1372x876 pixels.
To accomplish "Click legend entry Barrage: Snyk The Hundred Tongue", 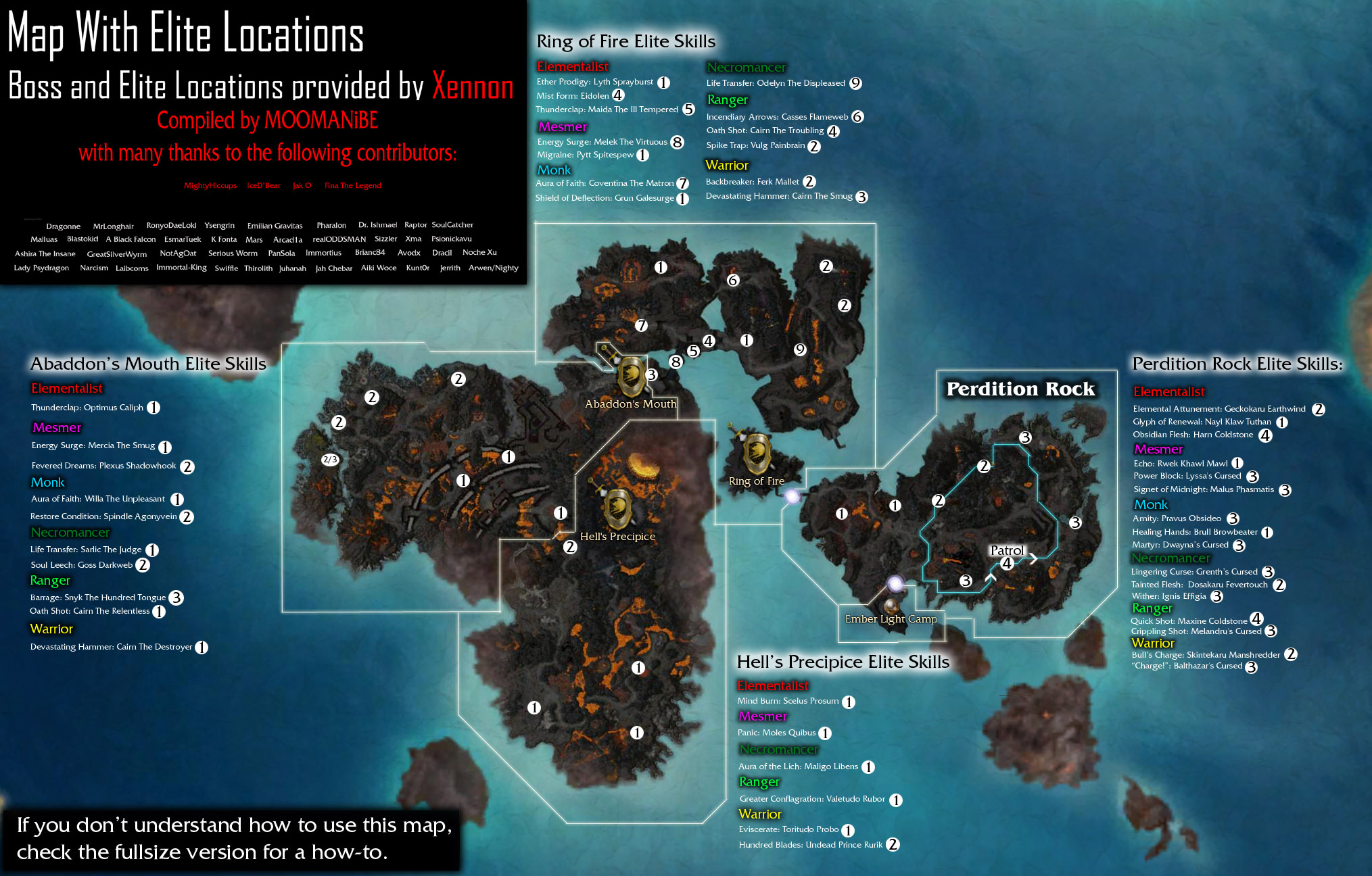I will [98, 598].
